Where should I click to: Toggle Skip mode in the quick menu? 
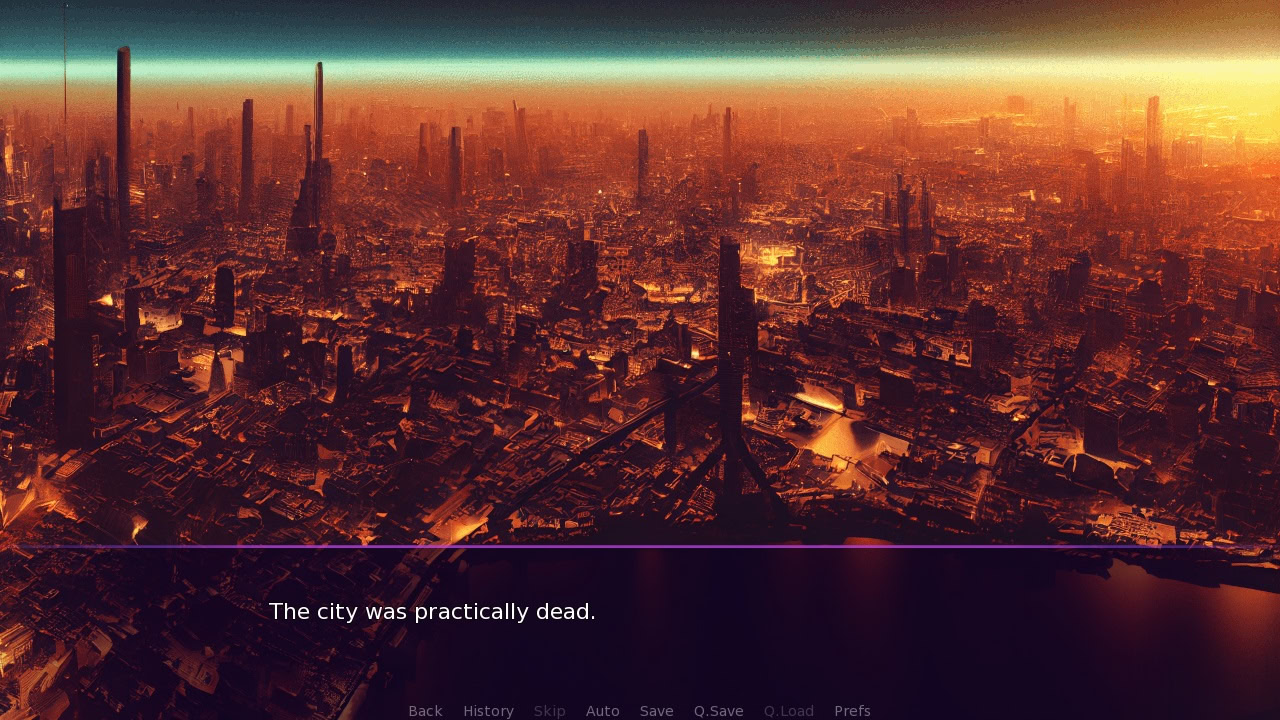pyautogui.click(x=549, y=710)
